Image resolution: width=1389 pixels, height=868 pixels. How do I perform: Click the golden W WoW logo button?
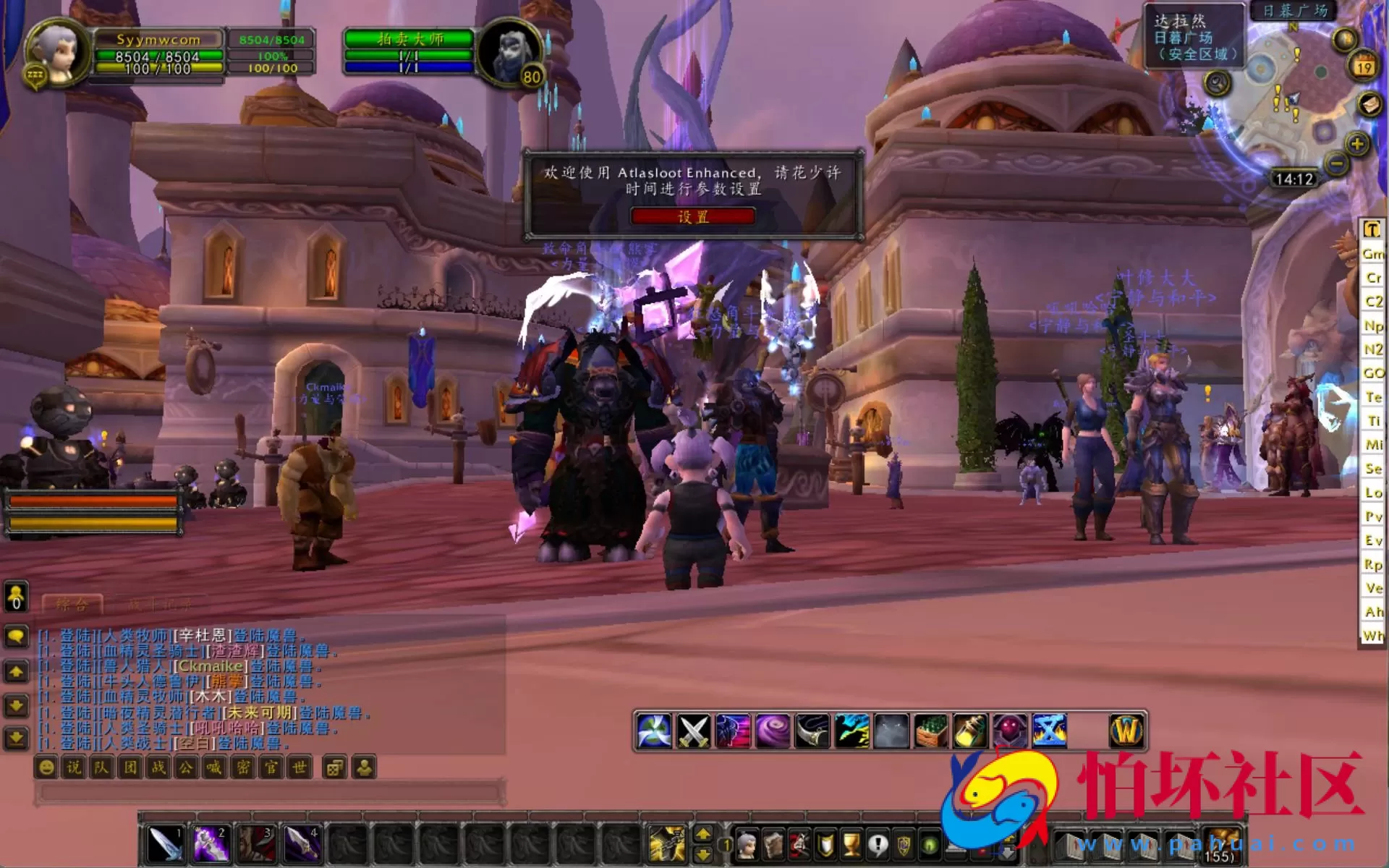(1126, 731)
